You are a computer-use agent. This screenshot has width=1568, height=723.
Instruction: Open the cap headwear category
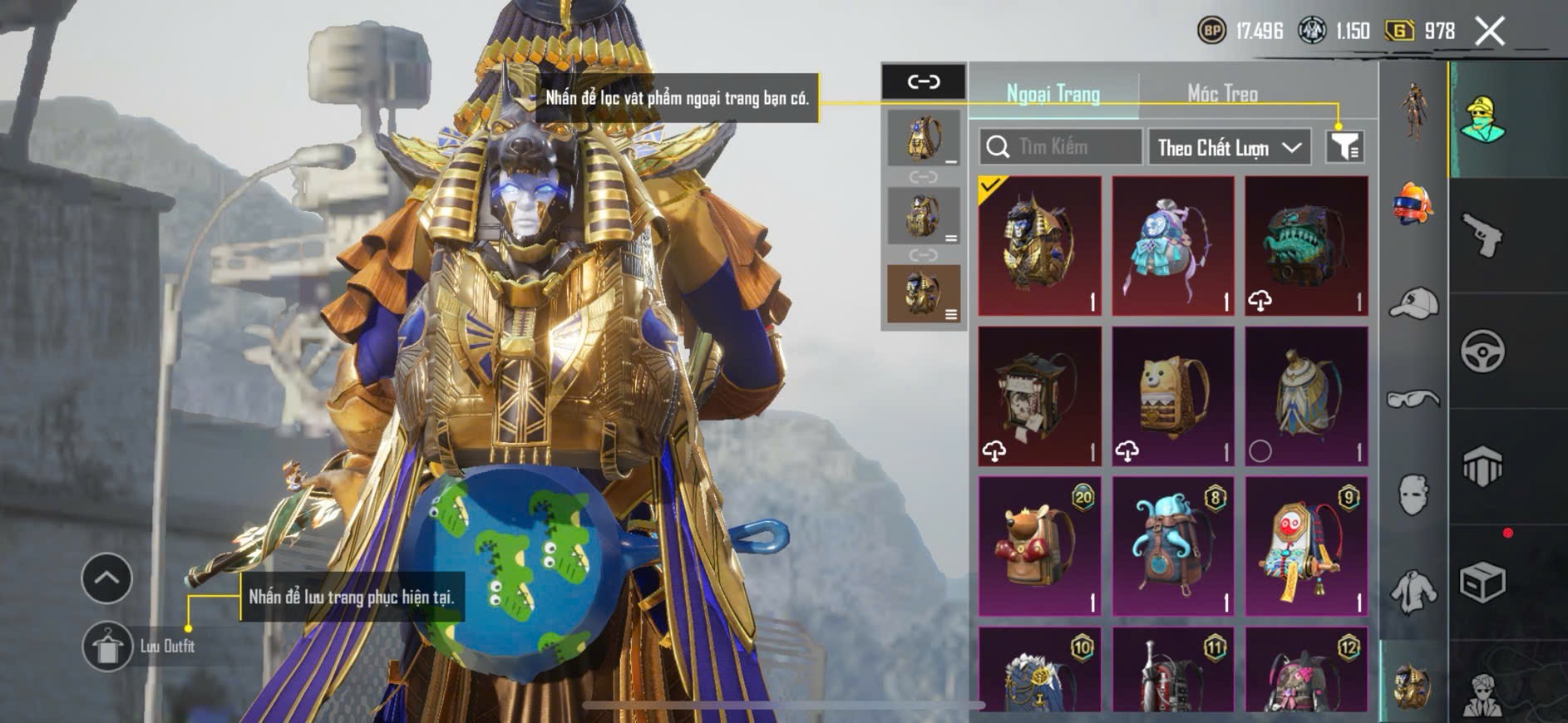(x=1413, y=303)
